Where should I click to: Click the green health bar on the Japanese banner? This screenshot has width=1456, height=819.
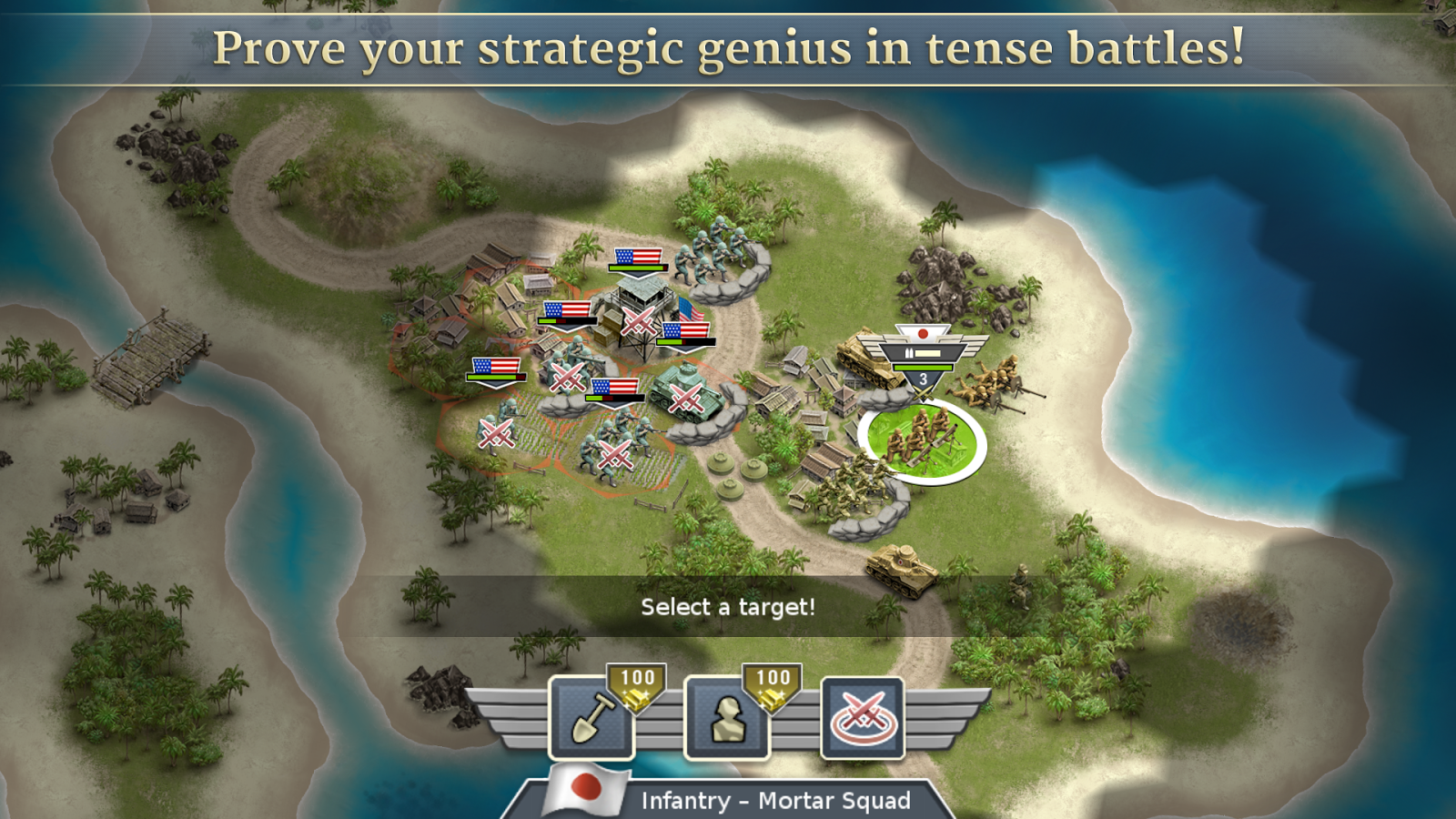[923, 368]
